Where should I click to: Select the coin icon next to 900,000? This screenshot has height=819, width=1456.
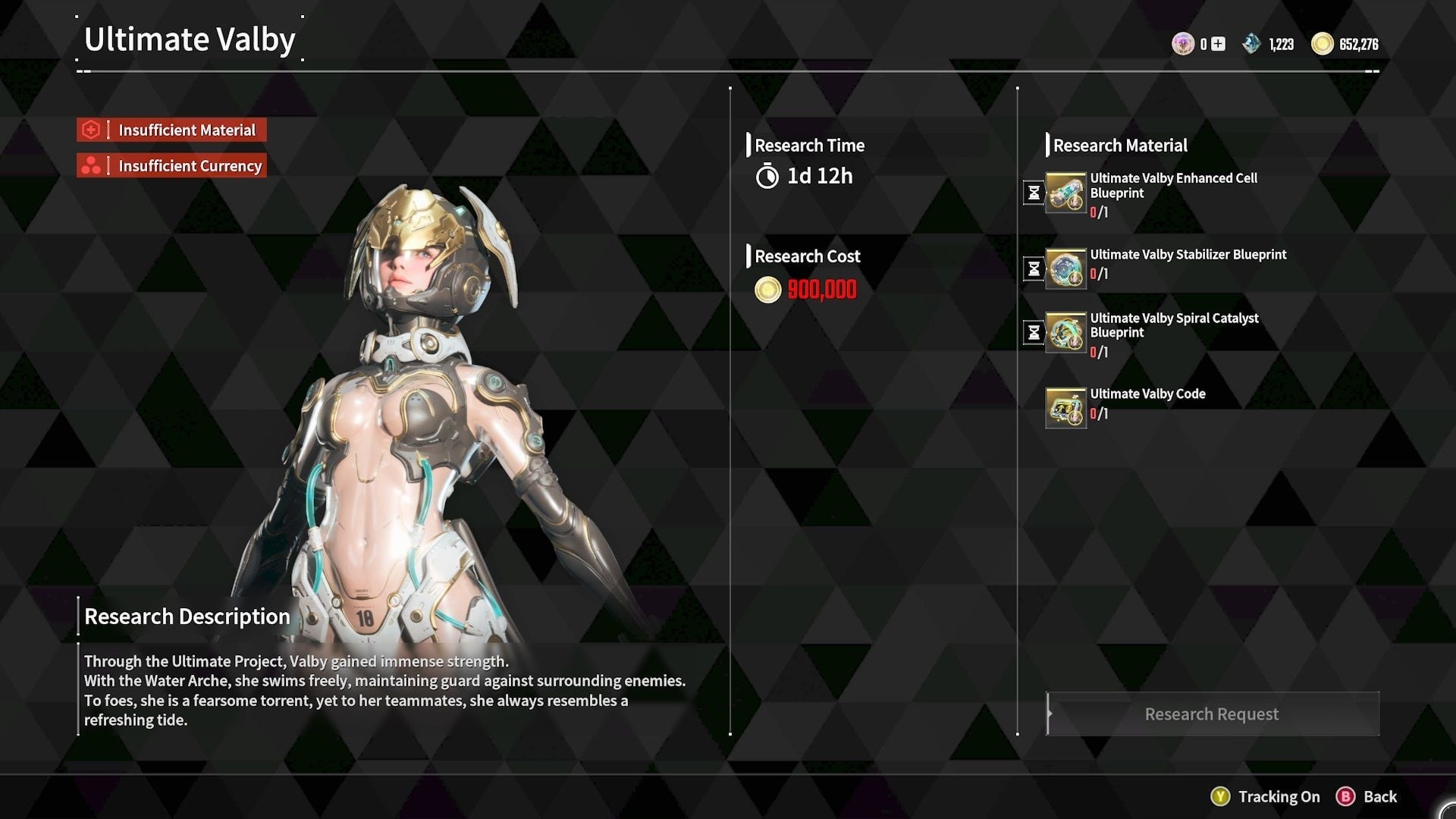click(767, 290)
